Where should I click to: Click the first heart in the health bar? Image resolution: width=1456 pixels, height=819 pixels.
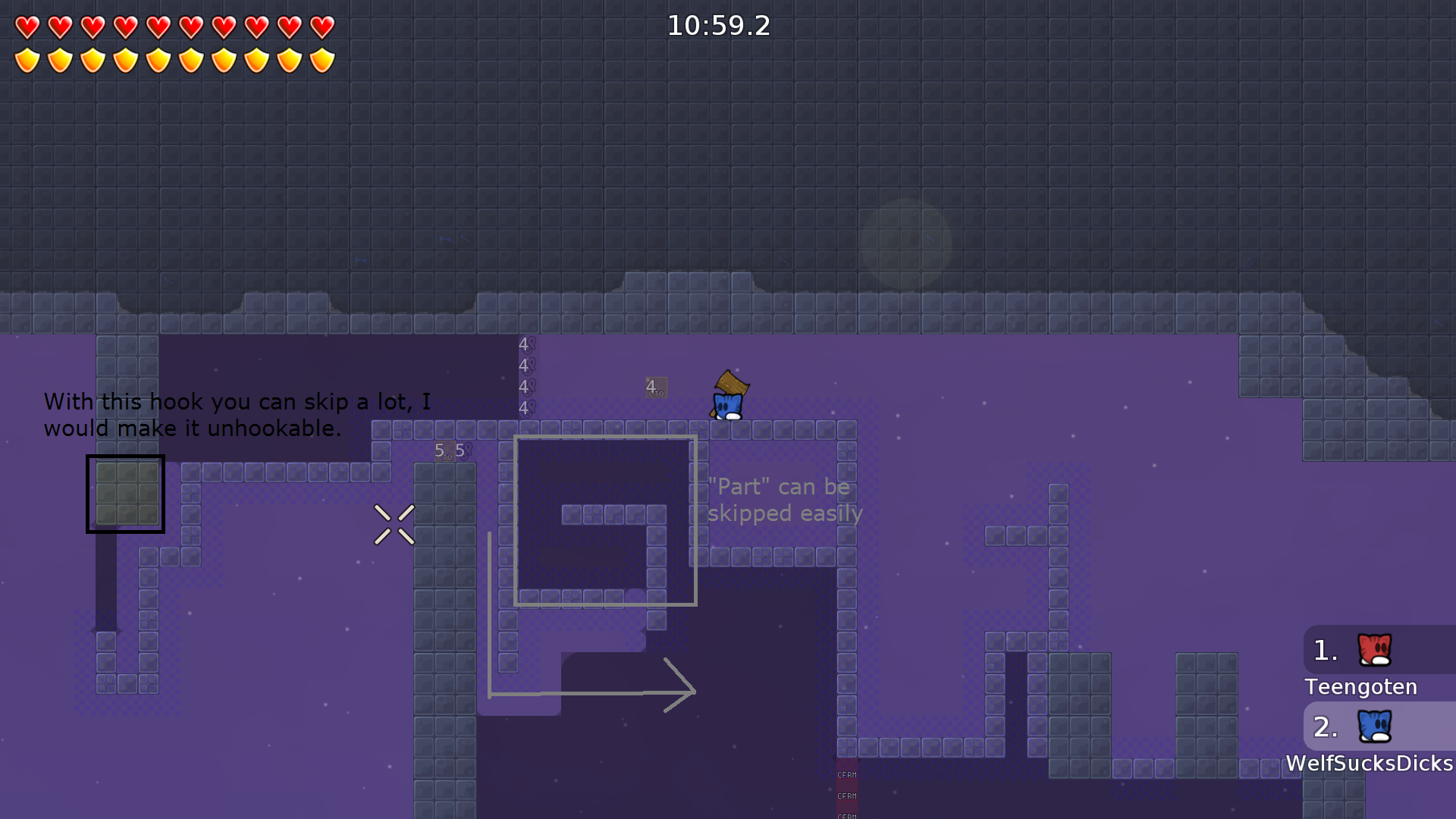[28, 25]
